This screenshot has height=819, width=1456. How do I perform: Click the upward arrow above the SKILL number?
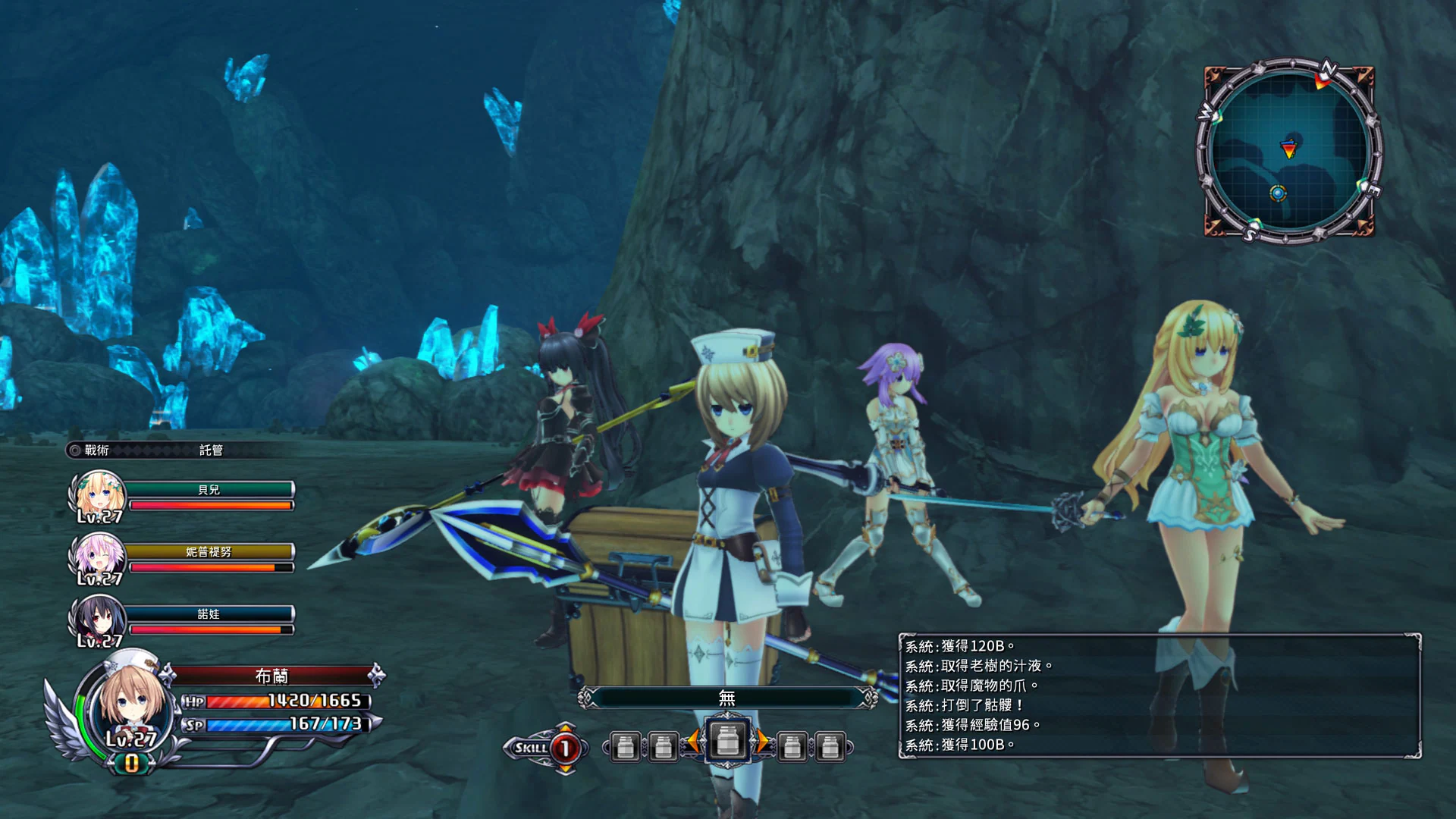click(x=564, y=726)
